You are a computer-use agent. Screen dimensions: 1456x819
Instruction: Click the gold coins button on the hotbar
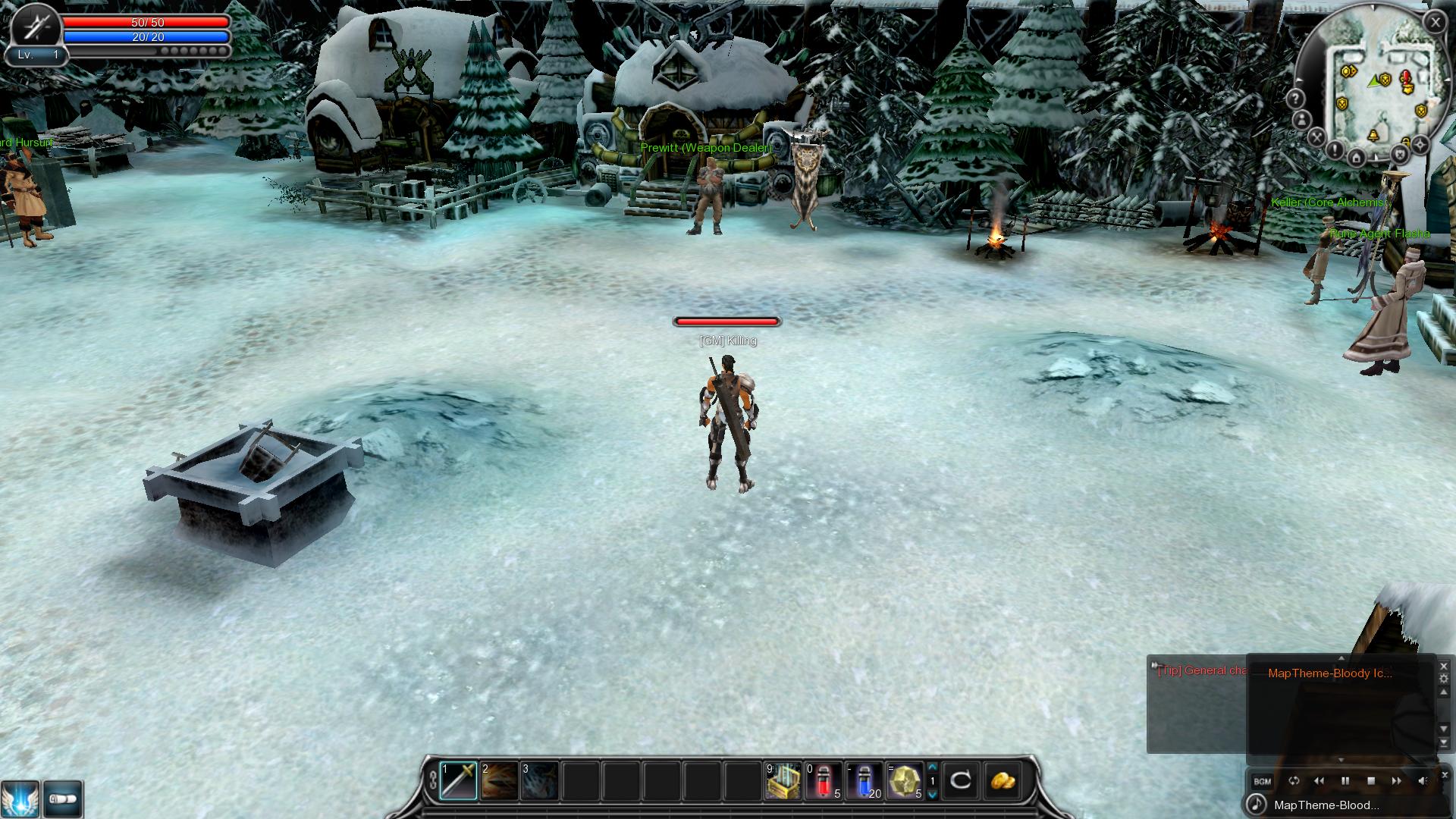tap(1001, 780)
